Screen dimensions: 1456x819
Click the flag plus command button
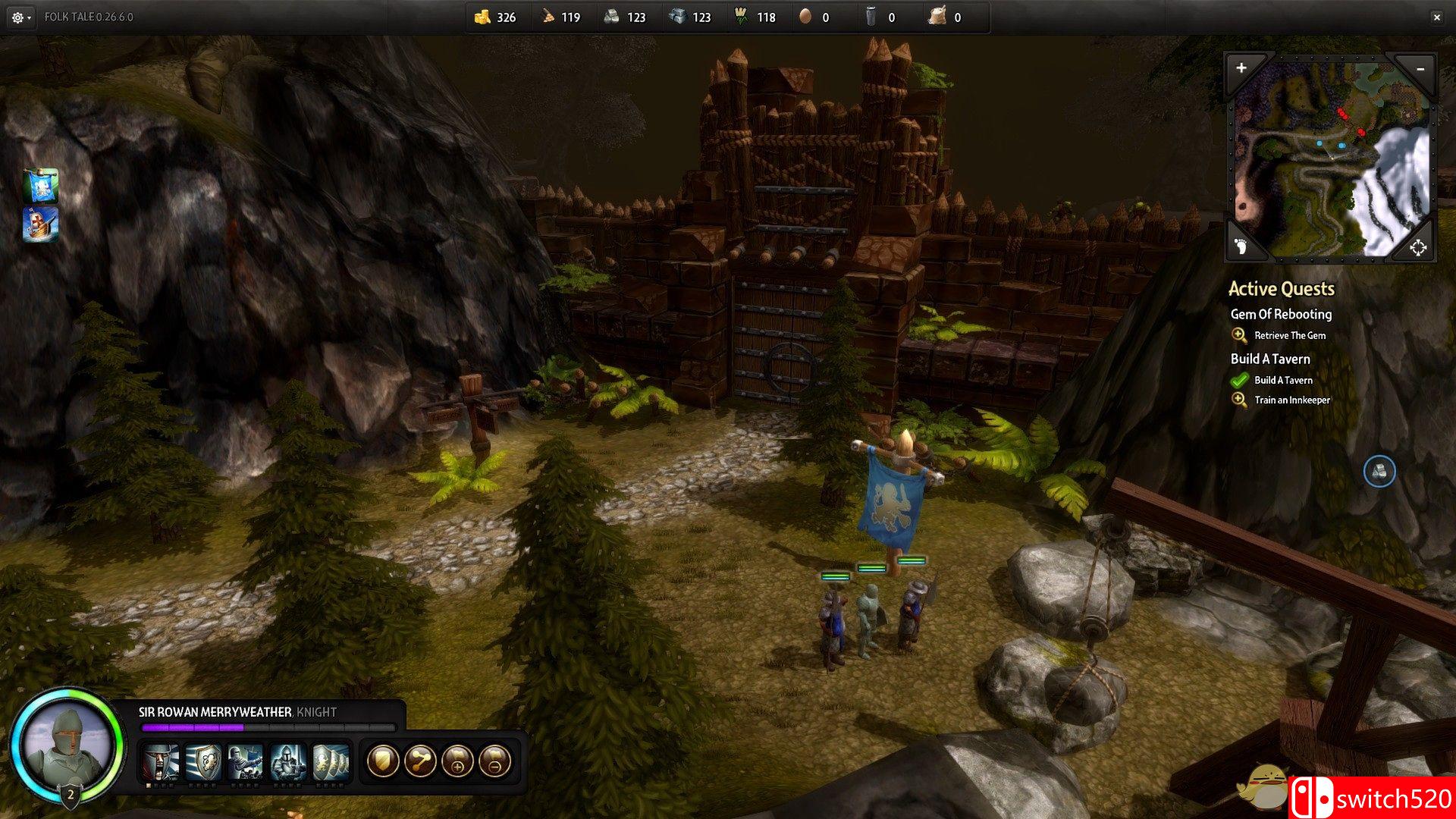pos(457,761)
